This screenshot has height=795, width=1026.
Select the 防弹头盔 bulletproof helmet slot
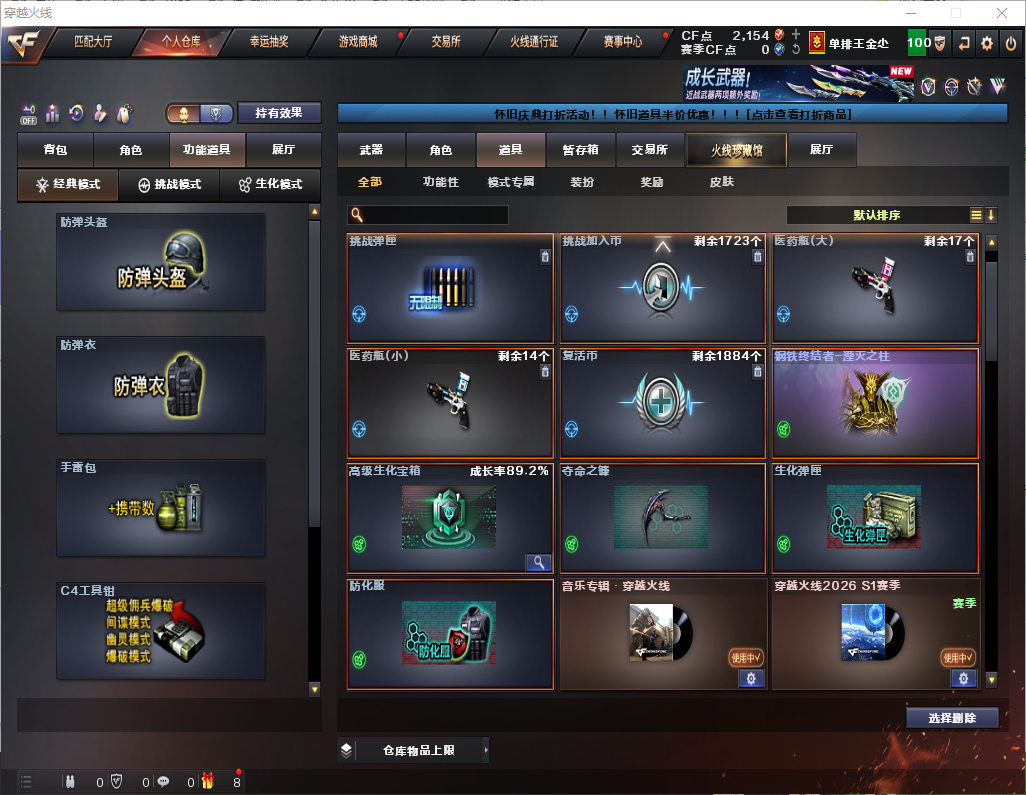[161, 262]
